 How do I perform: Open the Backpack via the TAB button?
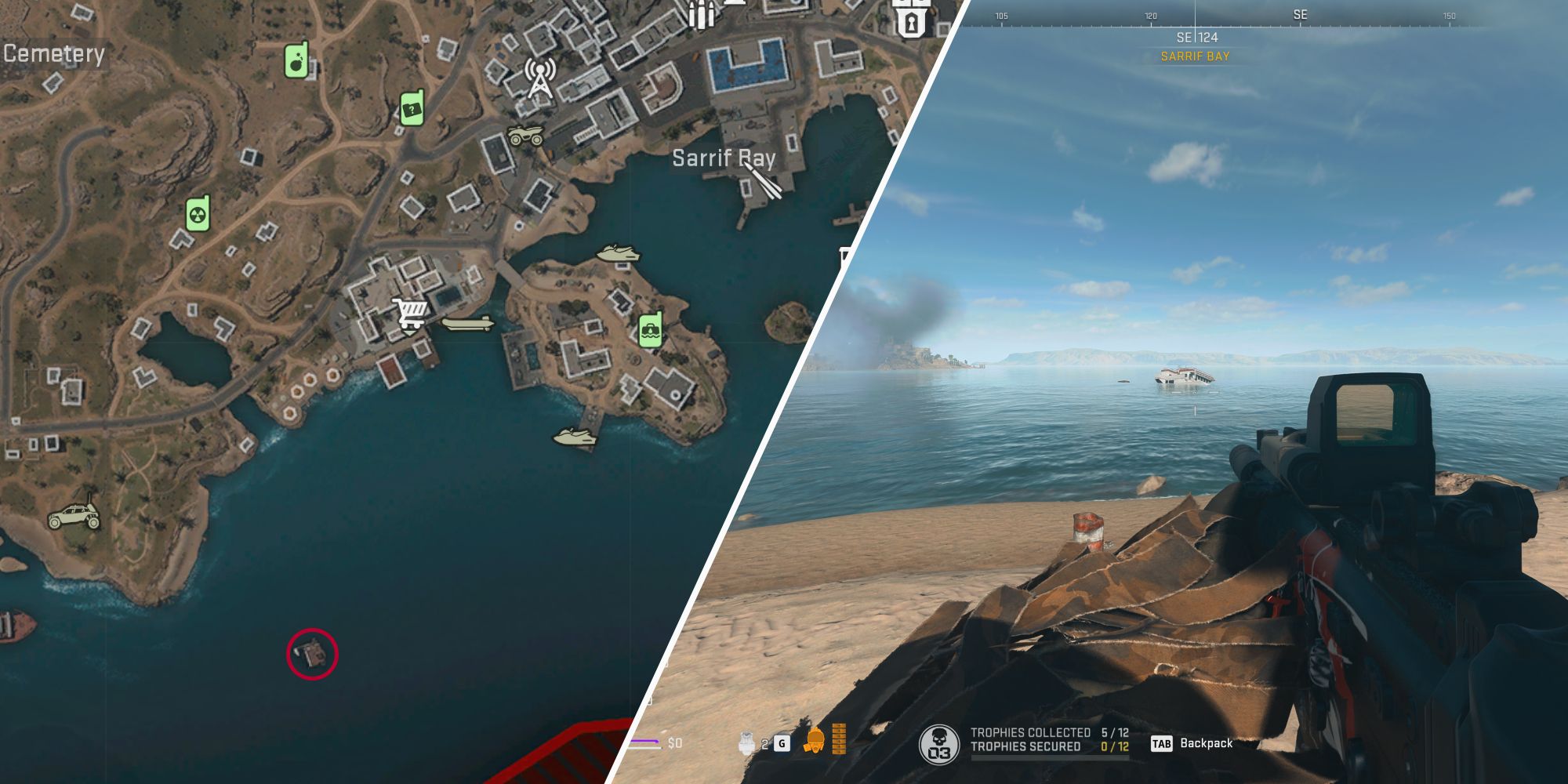(1163, 743)
